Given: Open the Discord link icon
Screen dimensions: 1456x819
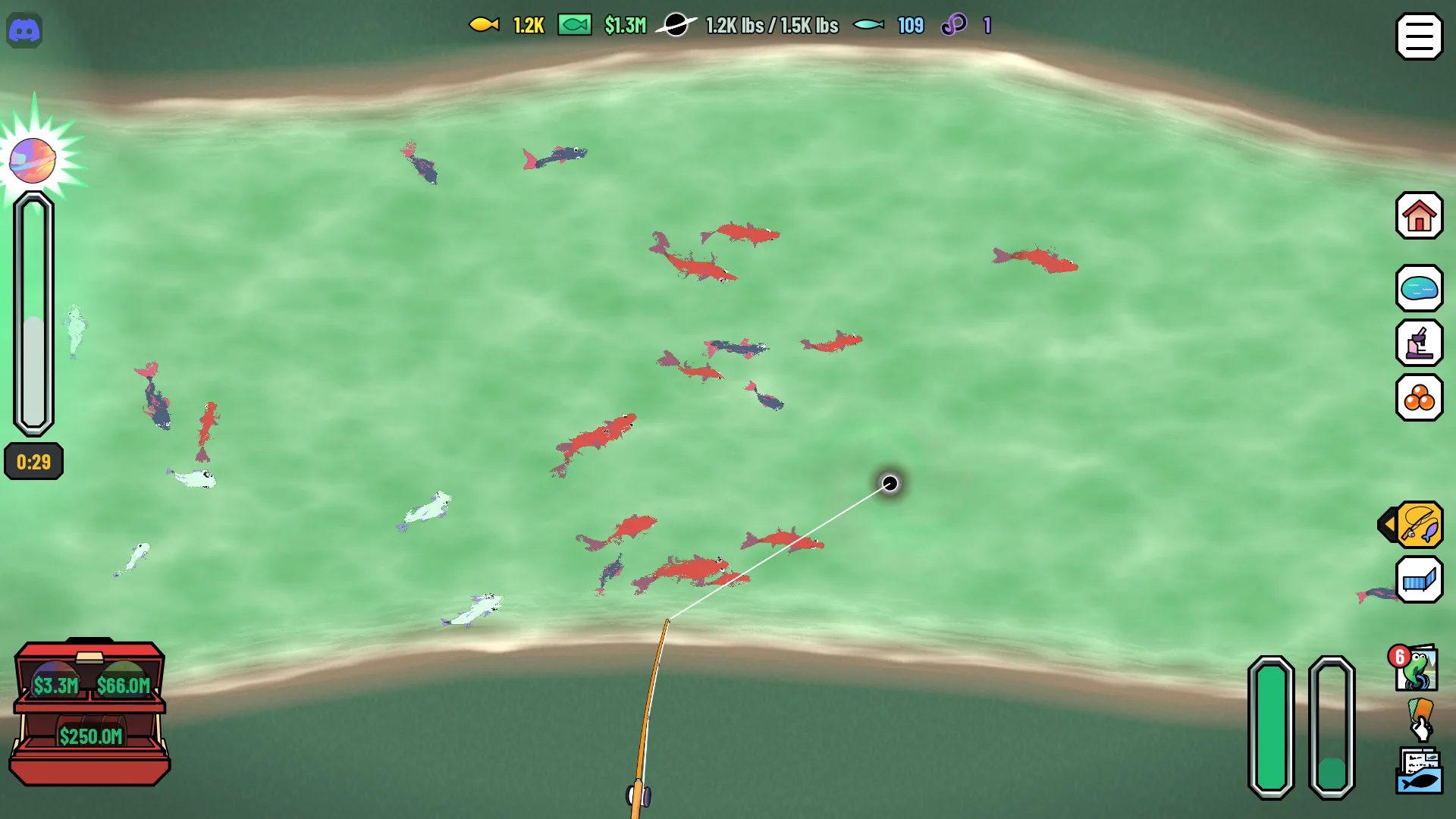Looking at the screenshot, I should (24, 31).
